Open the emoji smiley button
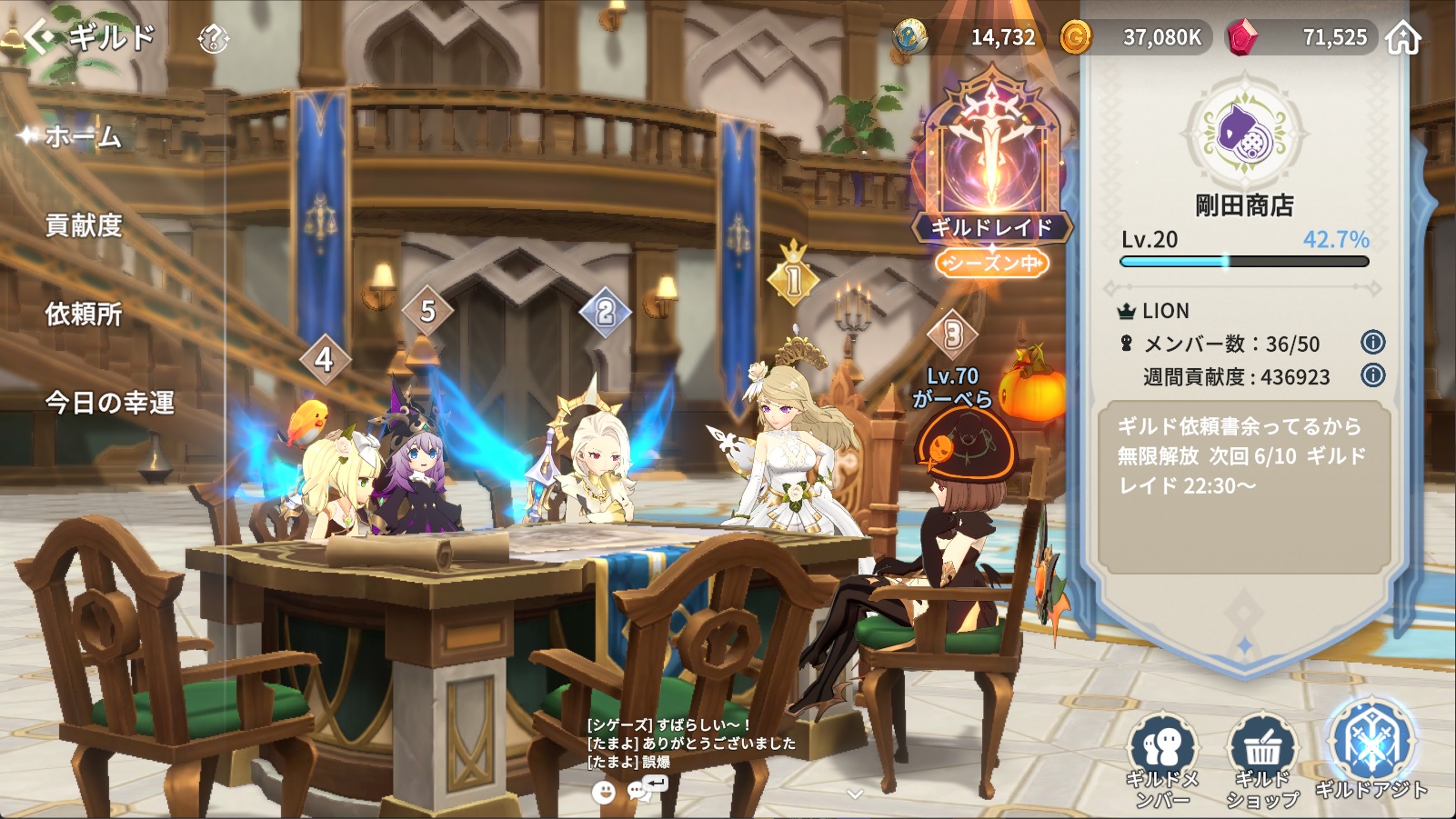Image resolution: width=1456 pixels, height=819 pixels. 603,793
